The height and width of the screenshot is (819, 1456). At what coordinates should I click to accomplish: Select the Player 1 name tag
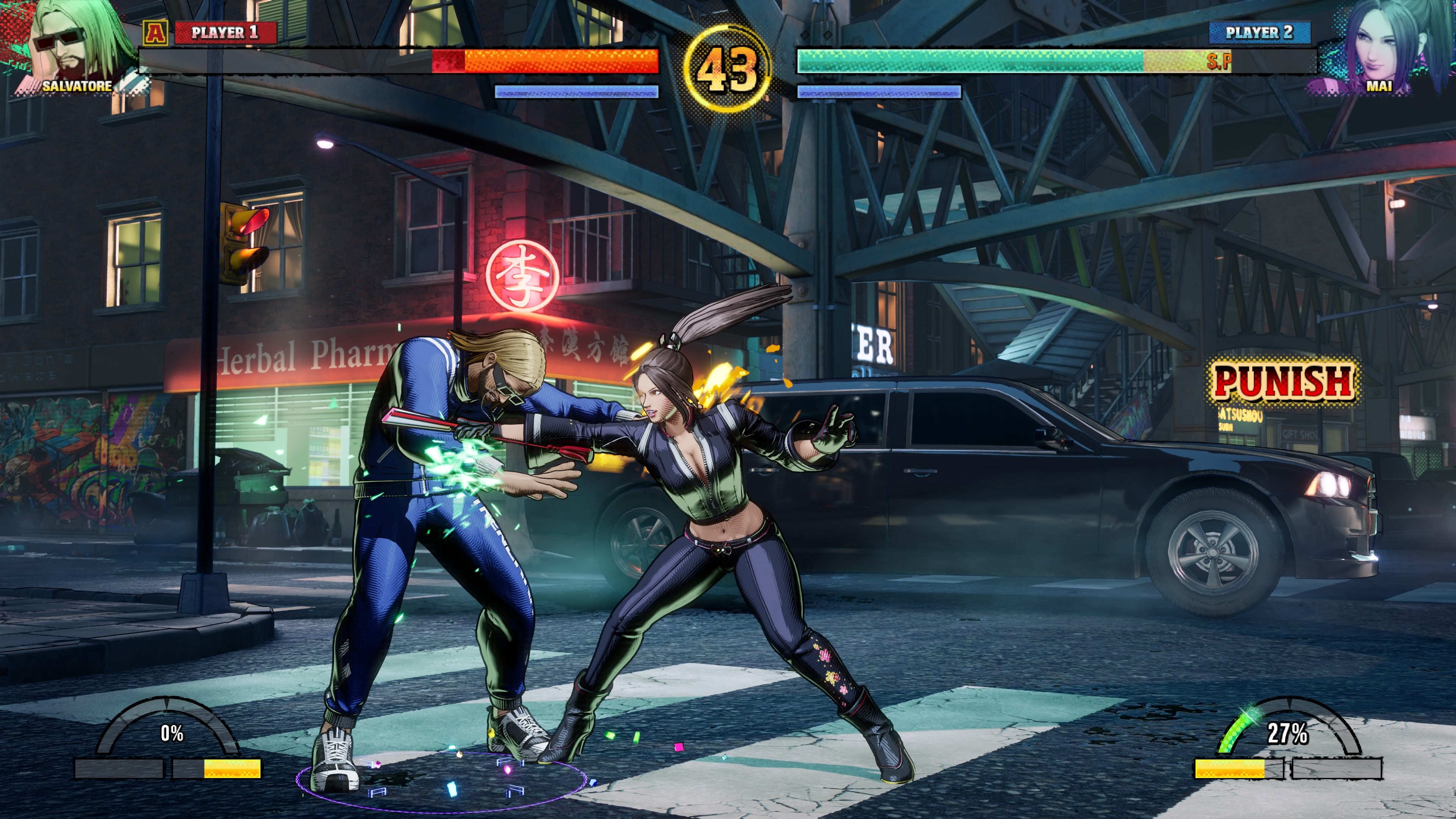[x=225, y=33]
